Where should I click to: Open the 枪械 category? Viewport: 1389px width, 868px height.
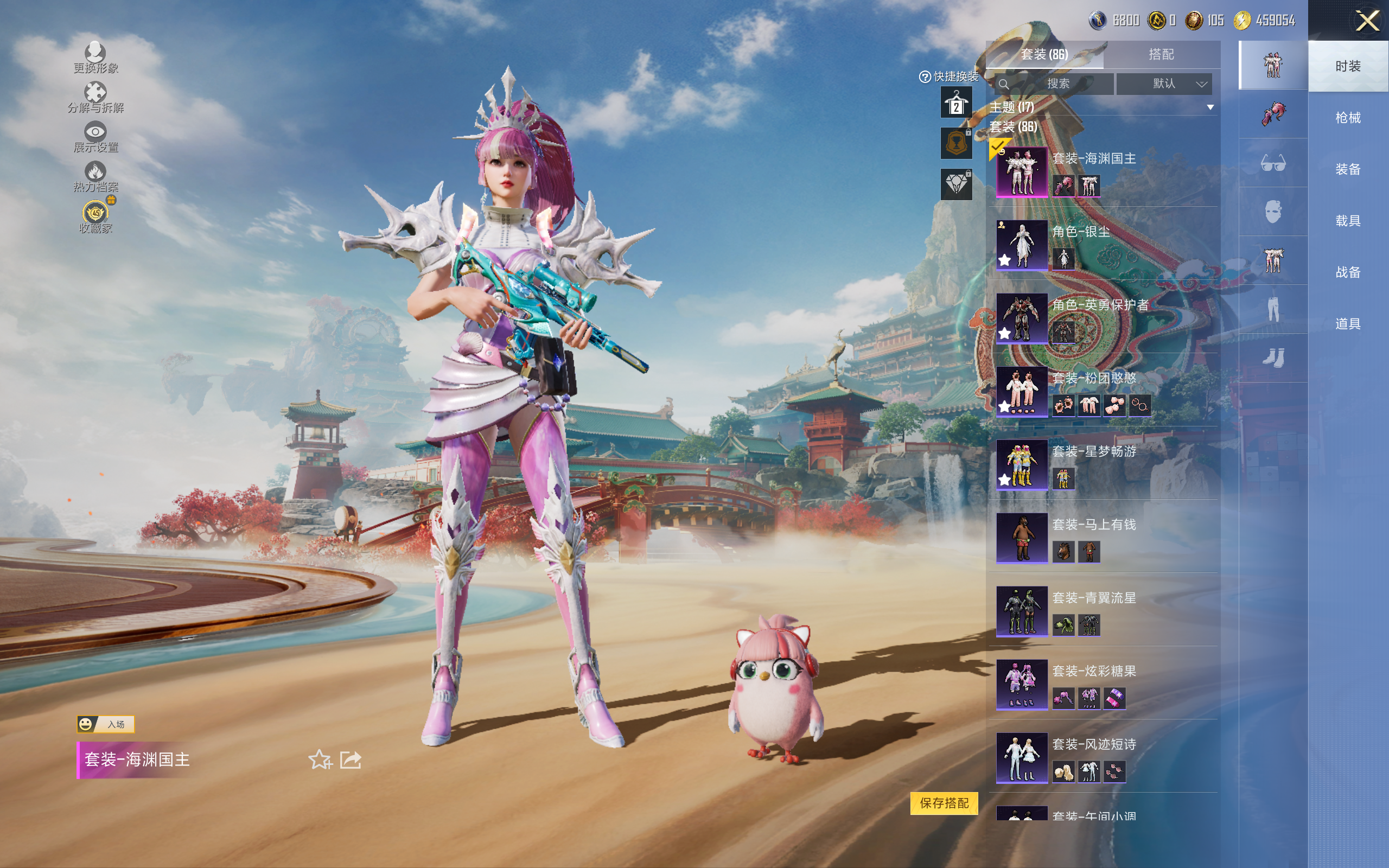(x=1348, y=118)
